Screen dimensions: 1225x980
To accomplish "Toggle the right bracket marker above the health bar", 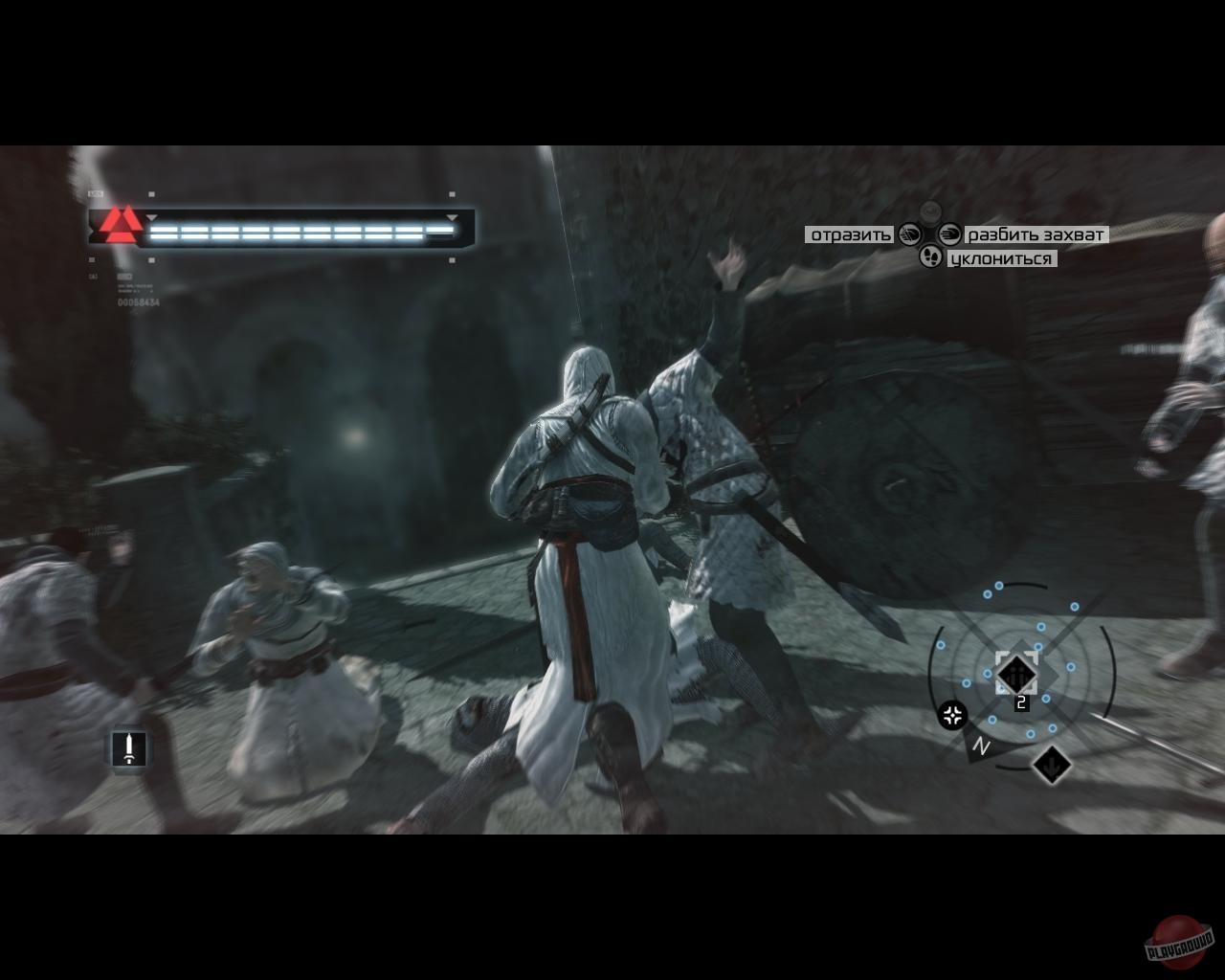I will click(x=450, y=194).
